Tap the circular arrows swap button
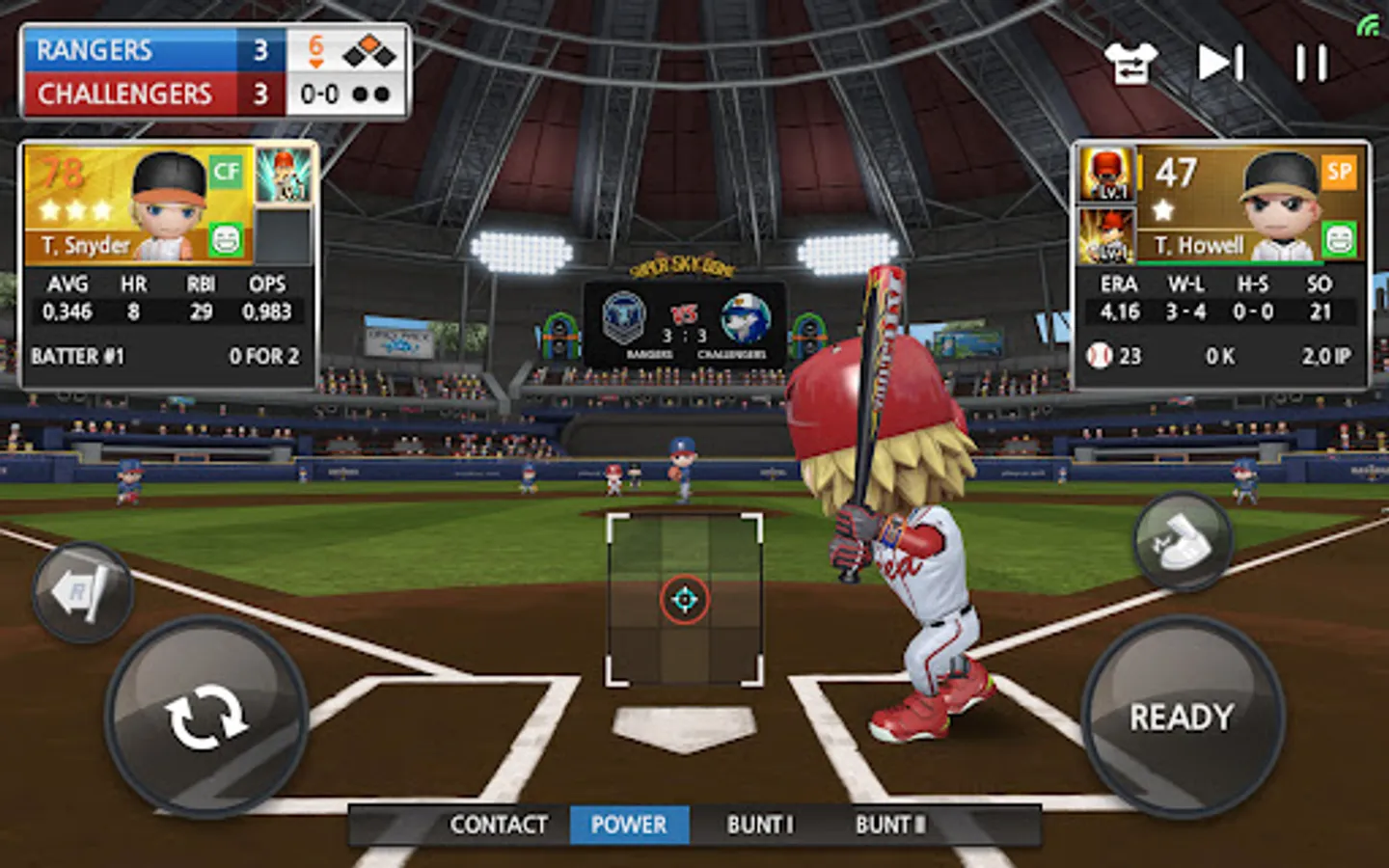This screenshot has width=1389, height=868. coord(205,717)
